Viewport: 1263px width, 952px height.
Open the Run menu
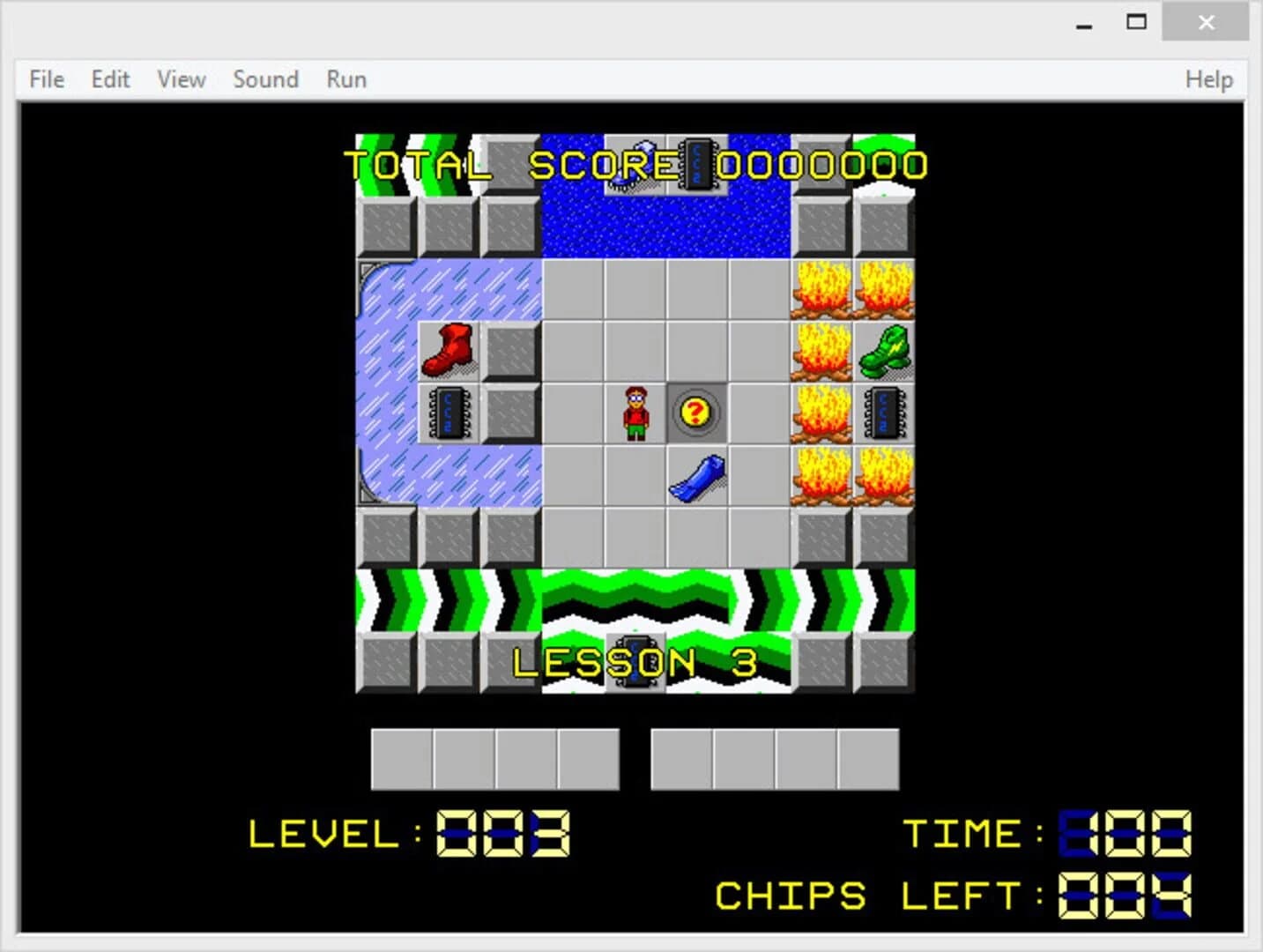coord(345,79)
